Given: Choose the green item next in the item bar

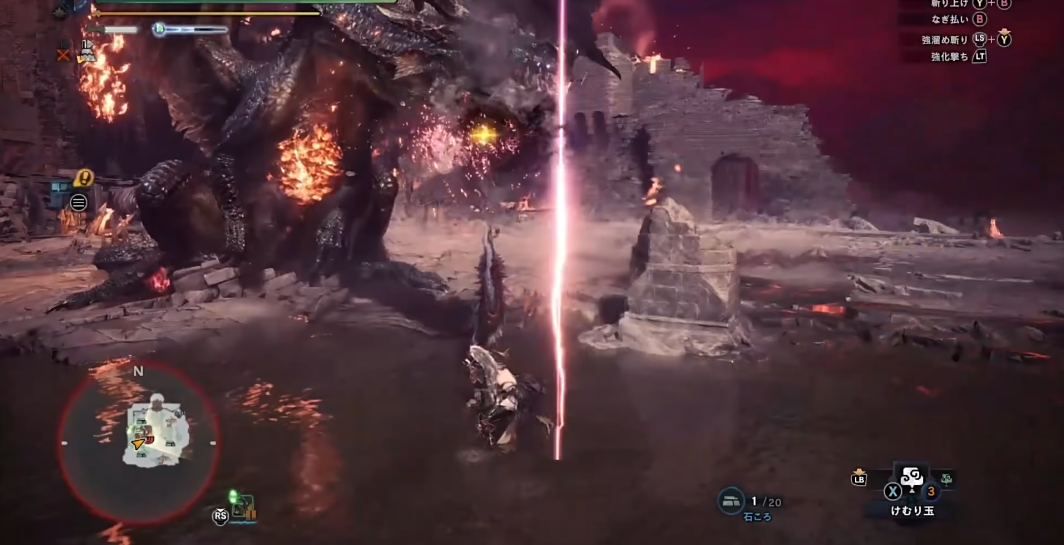Looking at the screenshot, I should [x=945, y=480].
